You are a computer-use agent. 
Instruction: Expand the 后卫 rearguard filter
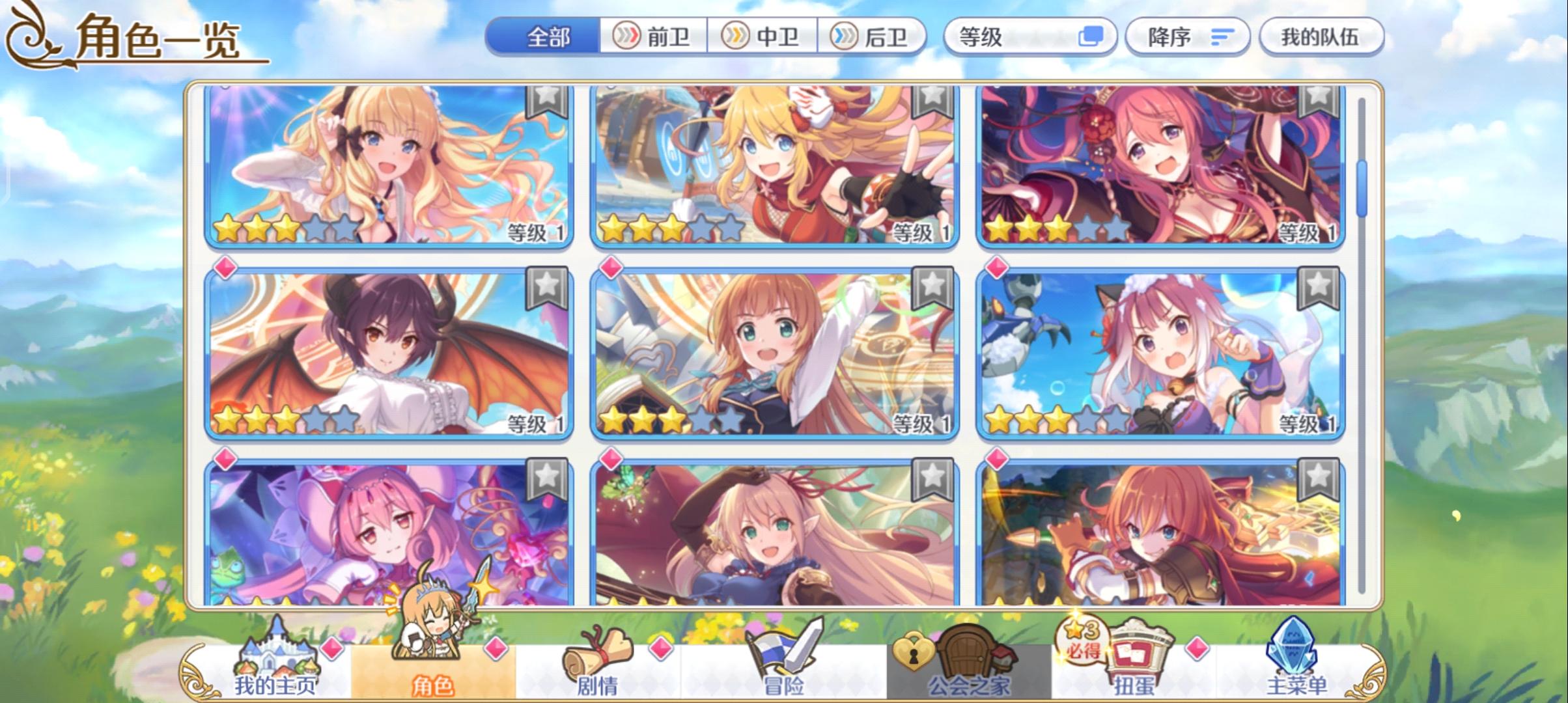[875, 37]
